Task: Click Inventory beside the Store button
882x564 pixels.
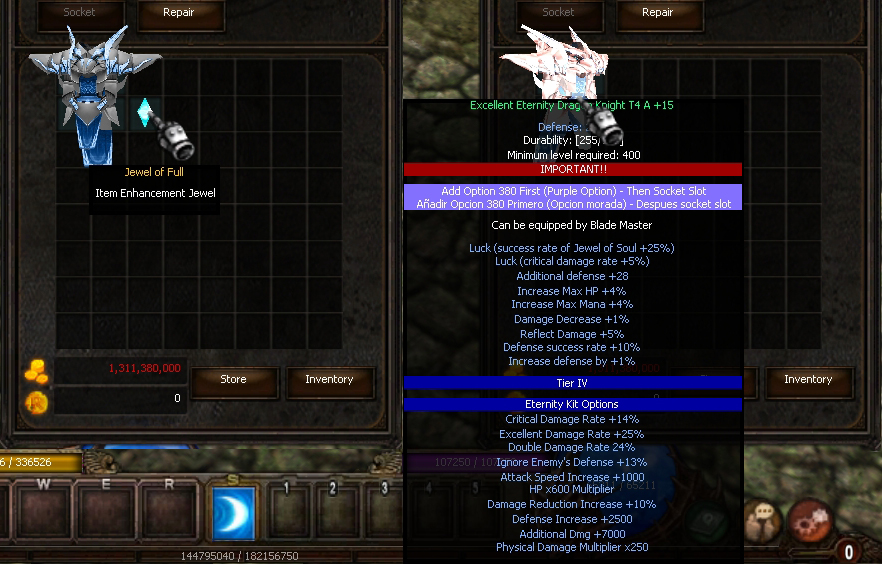Action: [329, 380]
